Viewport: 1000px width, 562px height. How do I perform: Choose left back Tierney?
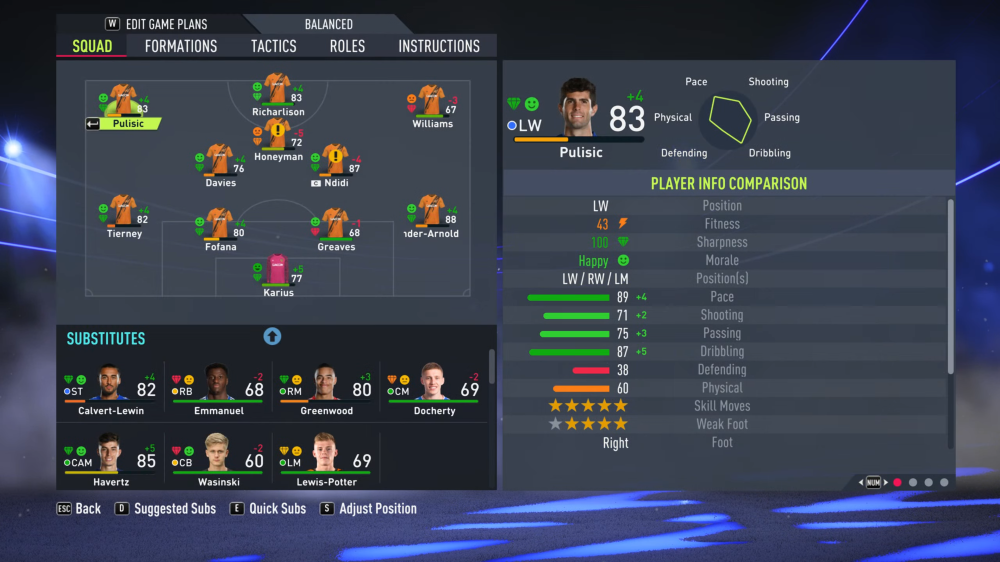click(124, 215)
